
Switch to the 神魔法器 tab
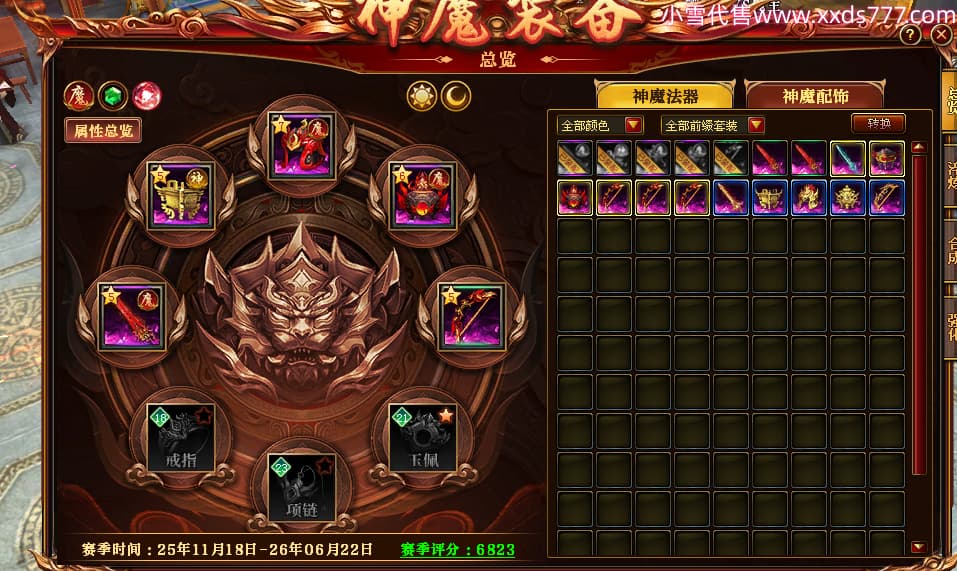[x=665, y=96]
